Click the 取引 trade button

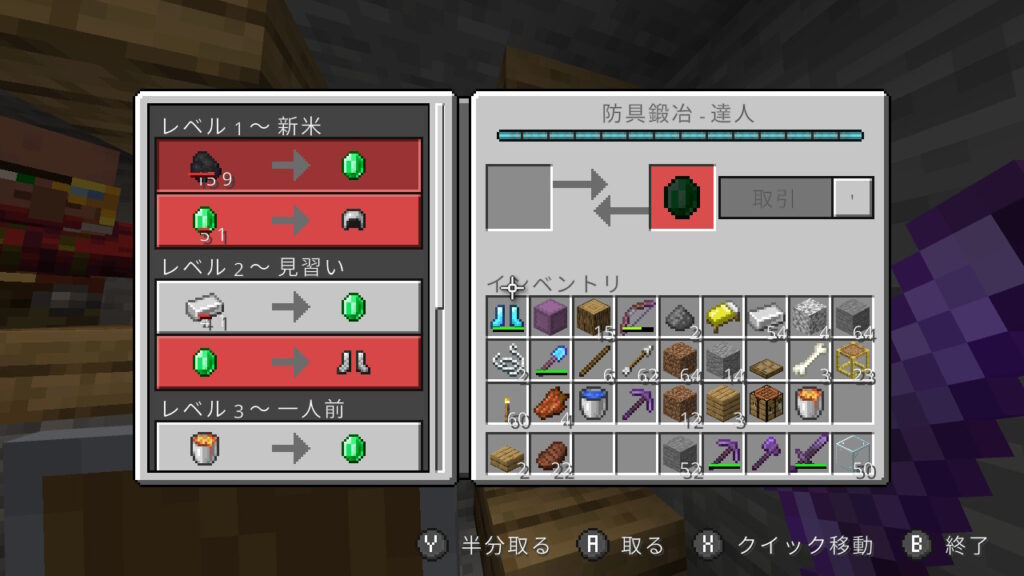(775, 197)
